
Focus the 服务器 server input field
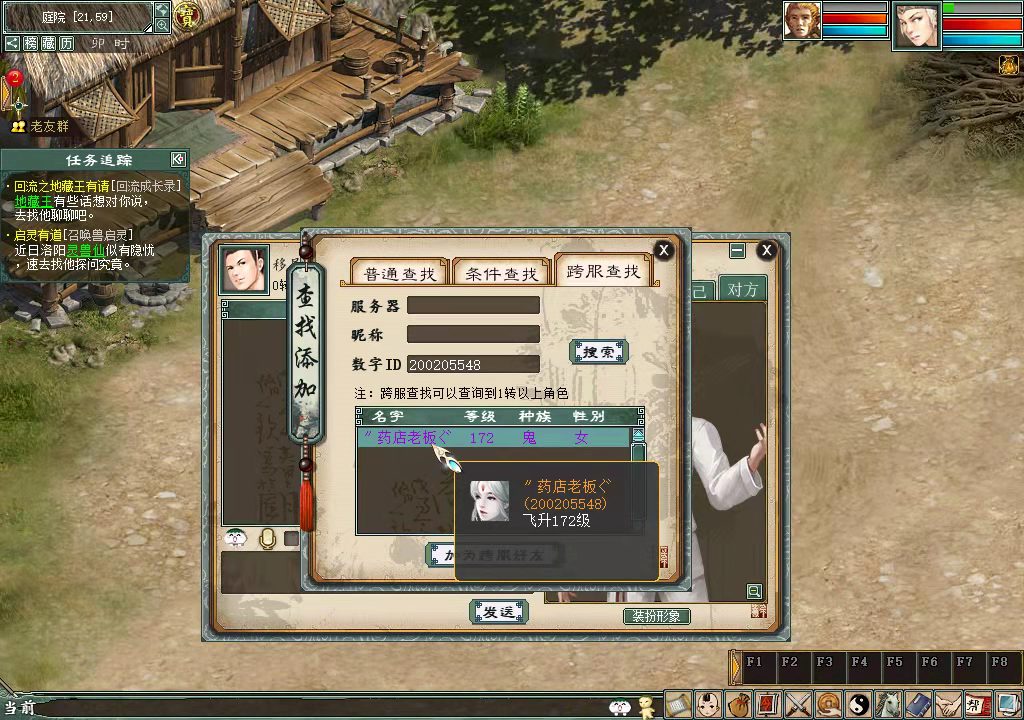coord(473,305)
